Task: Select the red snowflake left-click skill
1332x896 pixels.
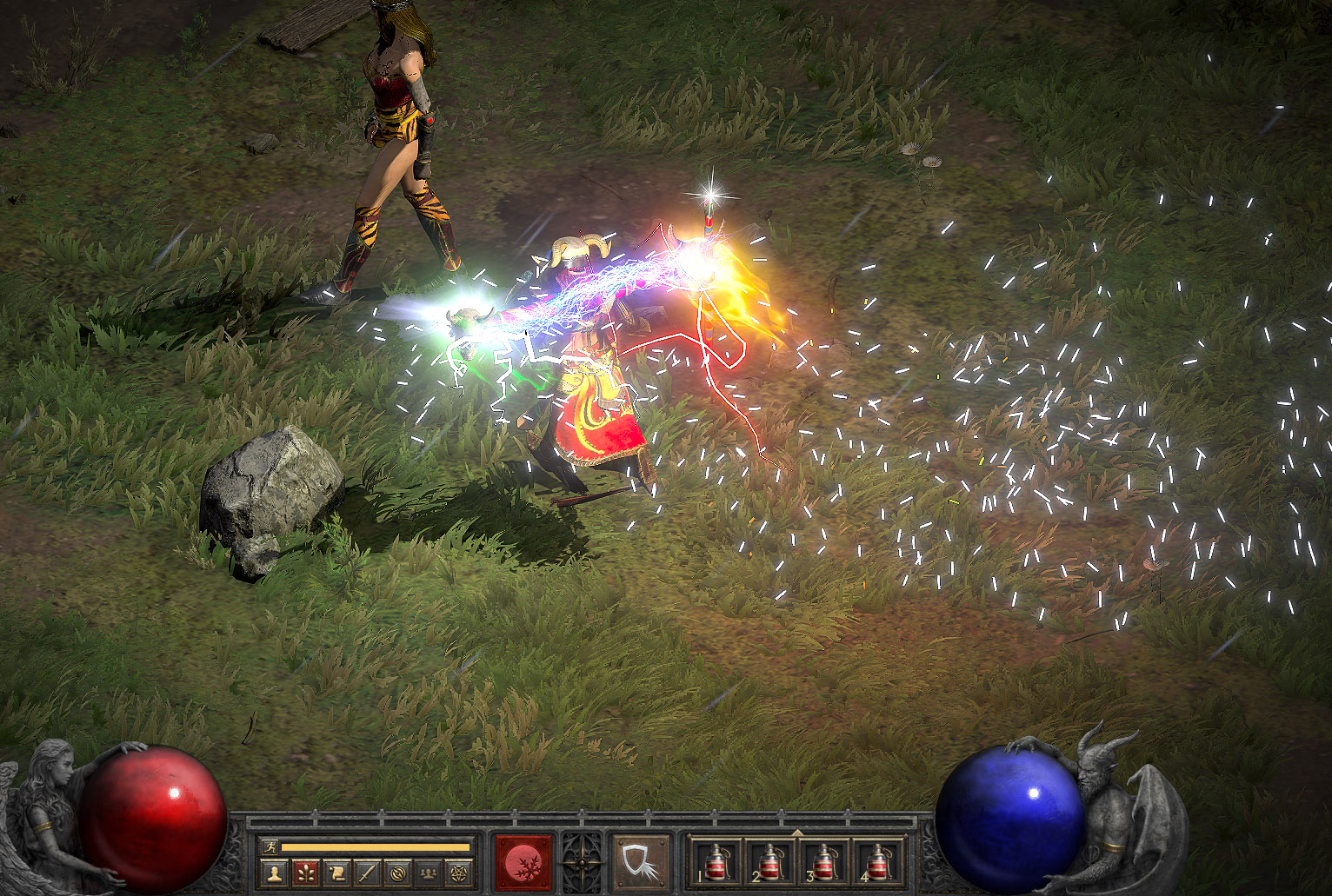Action: tap(524, 863)
